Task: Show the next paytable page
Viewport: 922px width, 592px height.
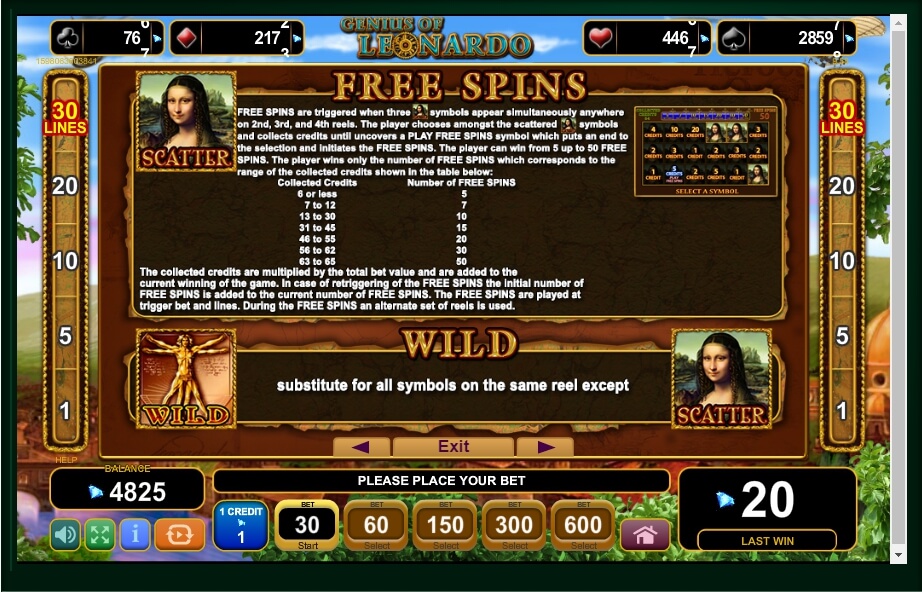Action: tap(545, 446)
